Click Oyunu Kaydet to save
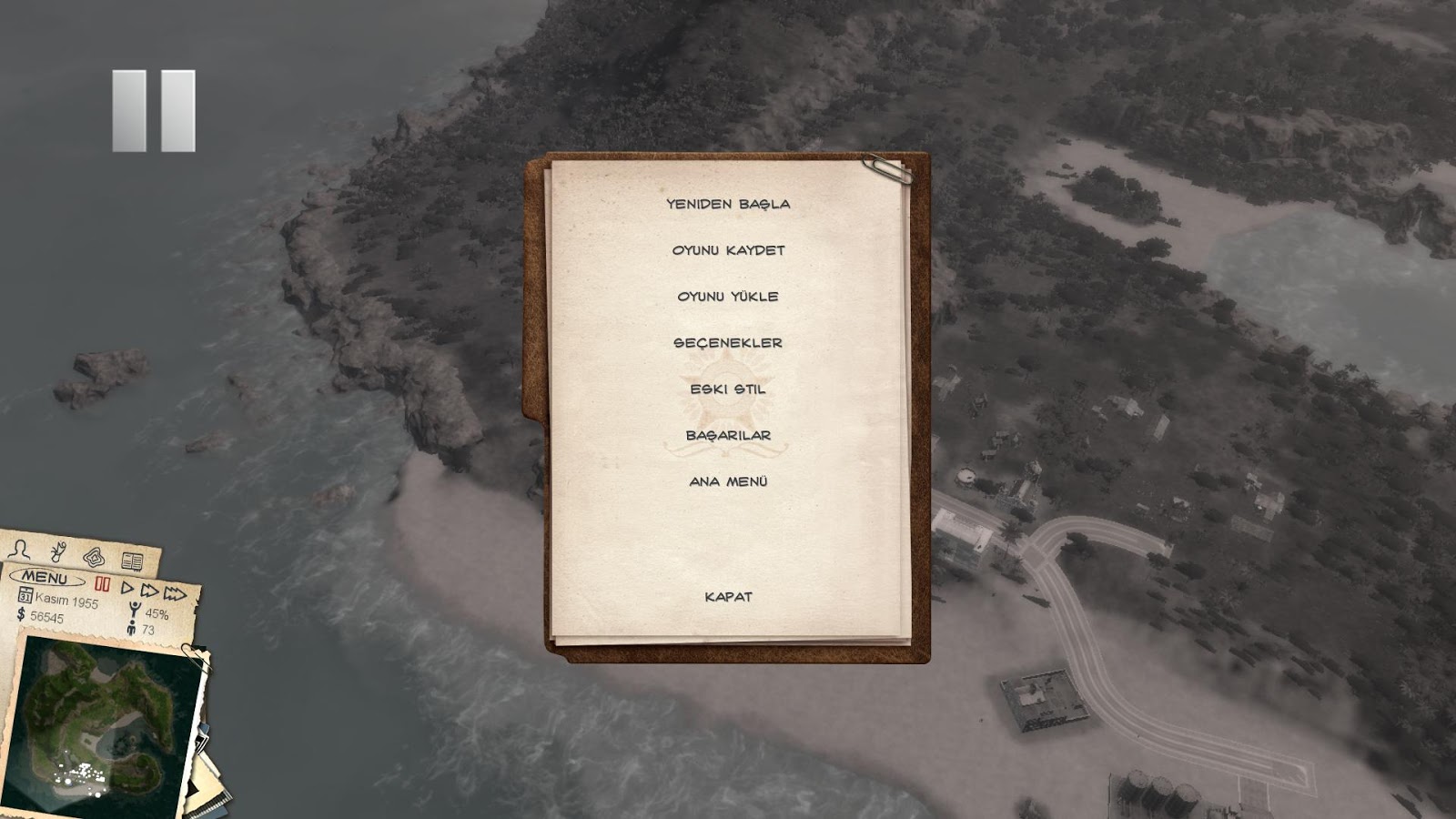The width and height of the screenshot is (1456, 819). pyautogui.click(x=729, y=248)
